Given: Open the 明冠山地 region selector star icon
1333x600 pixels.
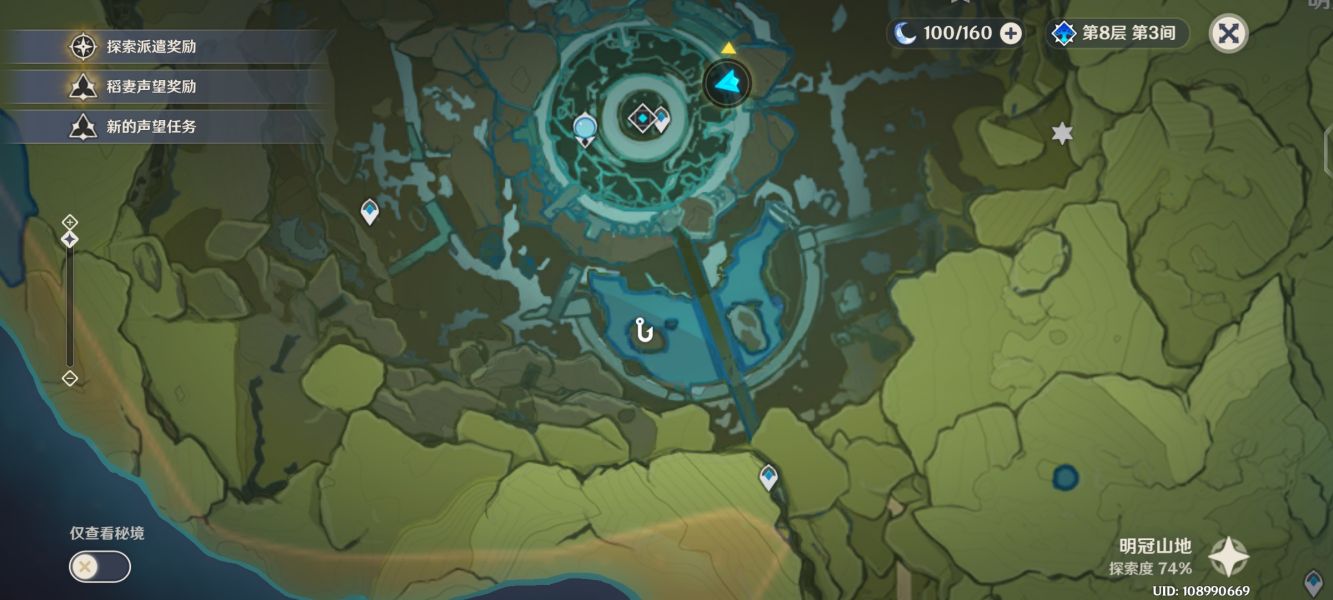Looking at the screenshot, I should point(1228,557).
